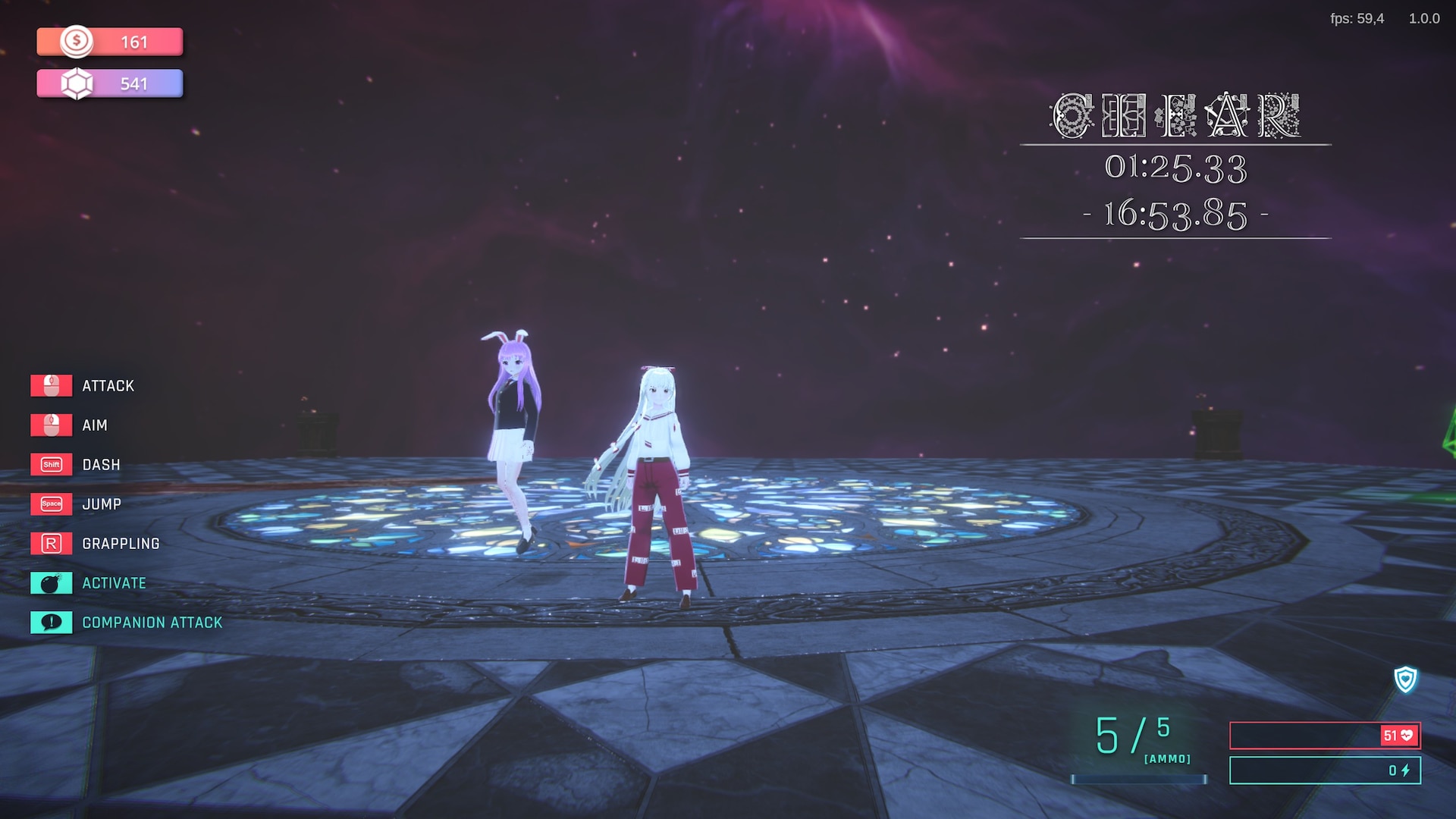Click the shield status icon

[1405, 679]
